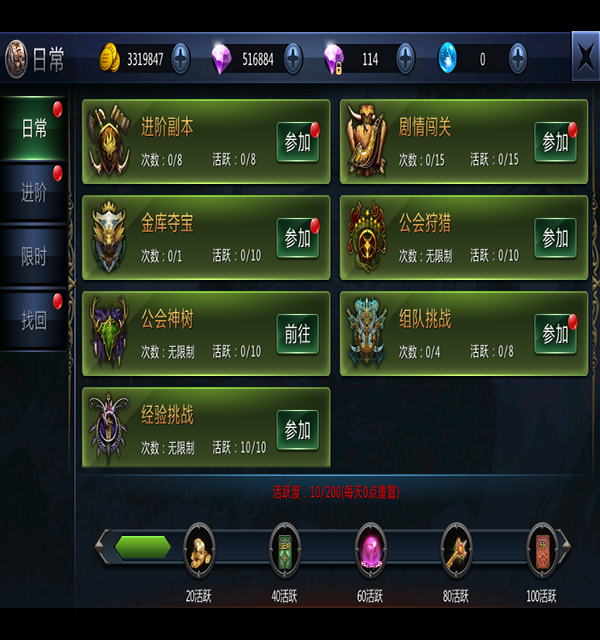The image size is (600, 640).
Task: Add more purple diamonds
Action: (x=293, y=59)
